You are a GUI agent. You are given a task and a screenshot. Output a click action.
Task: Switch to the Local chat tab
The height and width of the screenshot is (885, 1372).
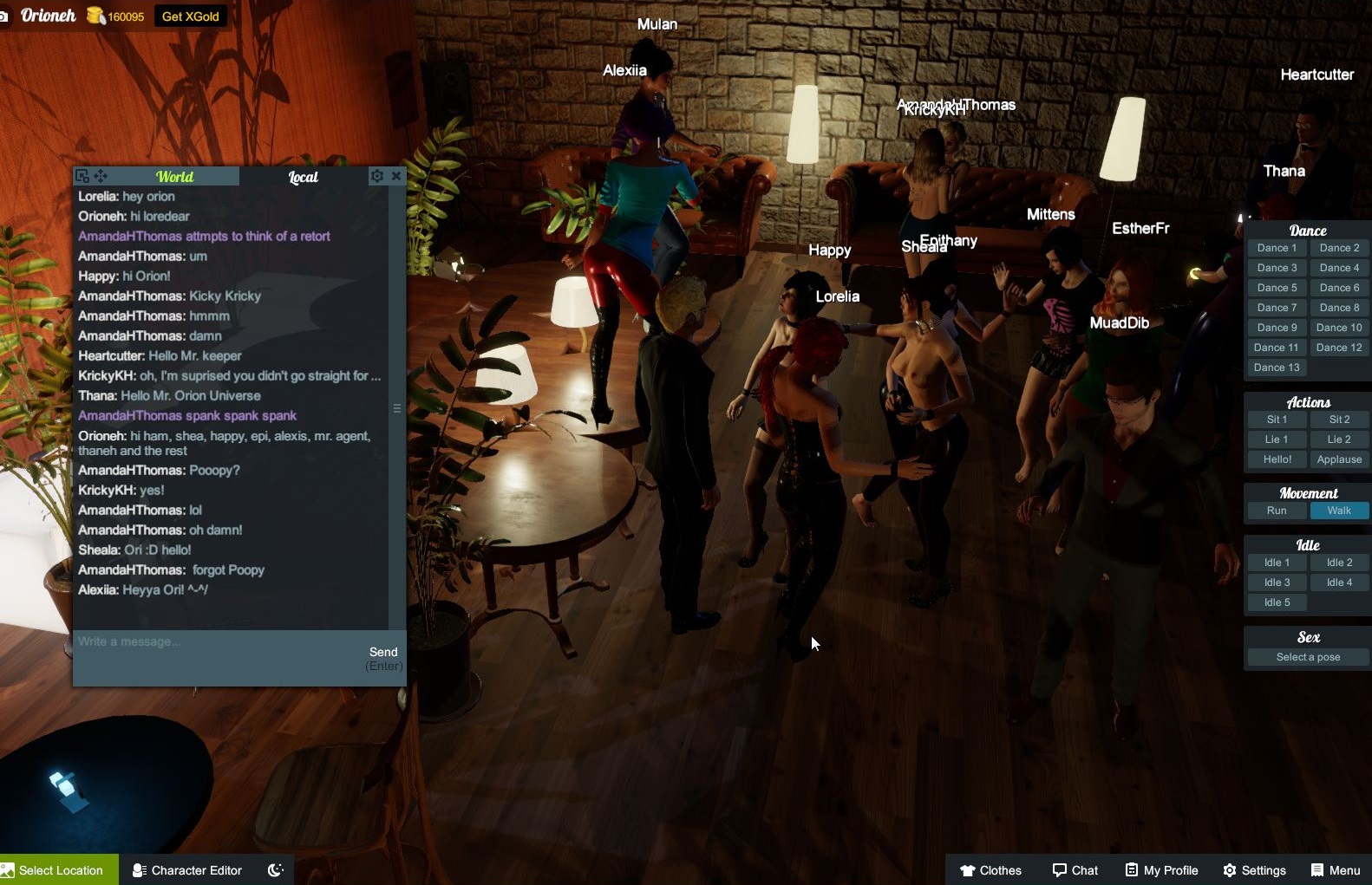pos(303,177)
